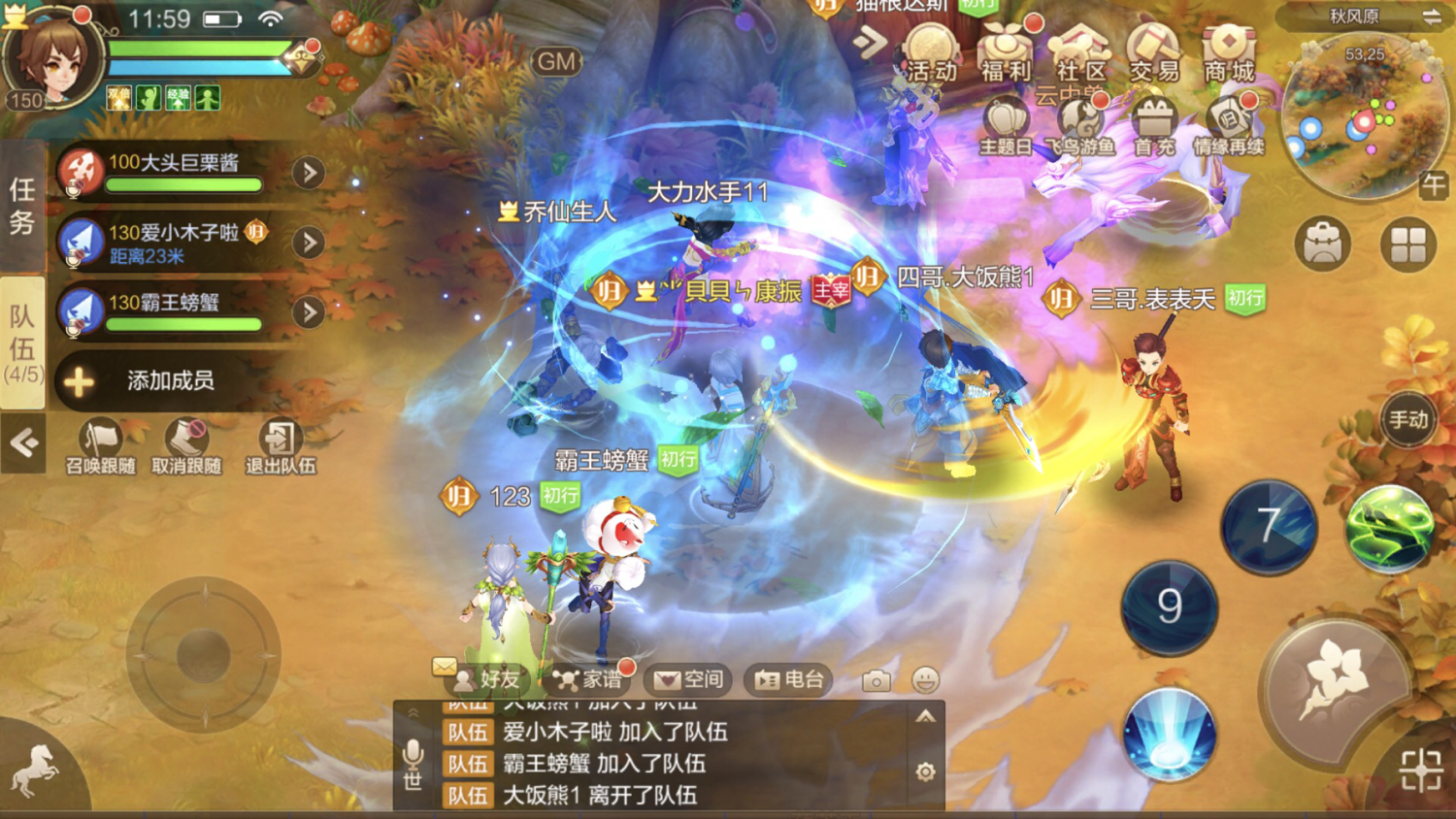
Task: Open chat settings gear icon
Action: [925, 771]
